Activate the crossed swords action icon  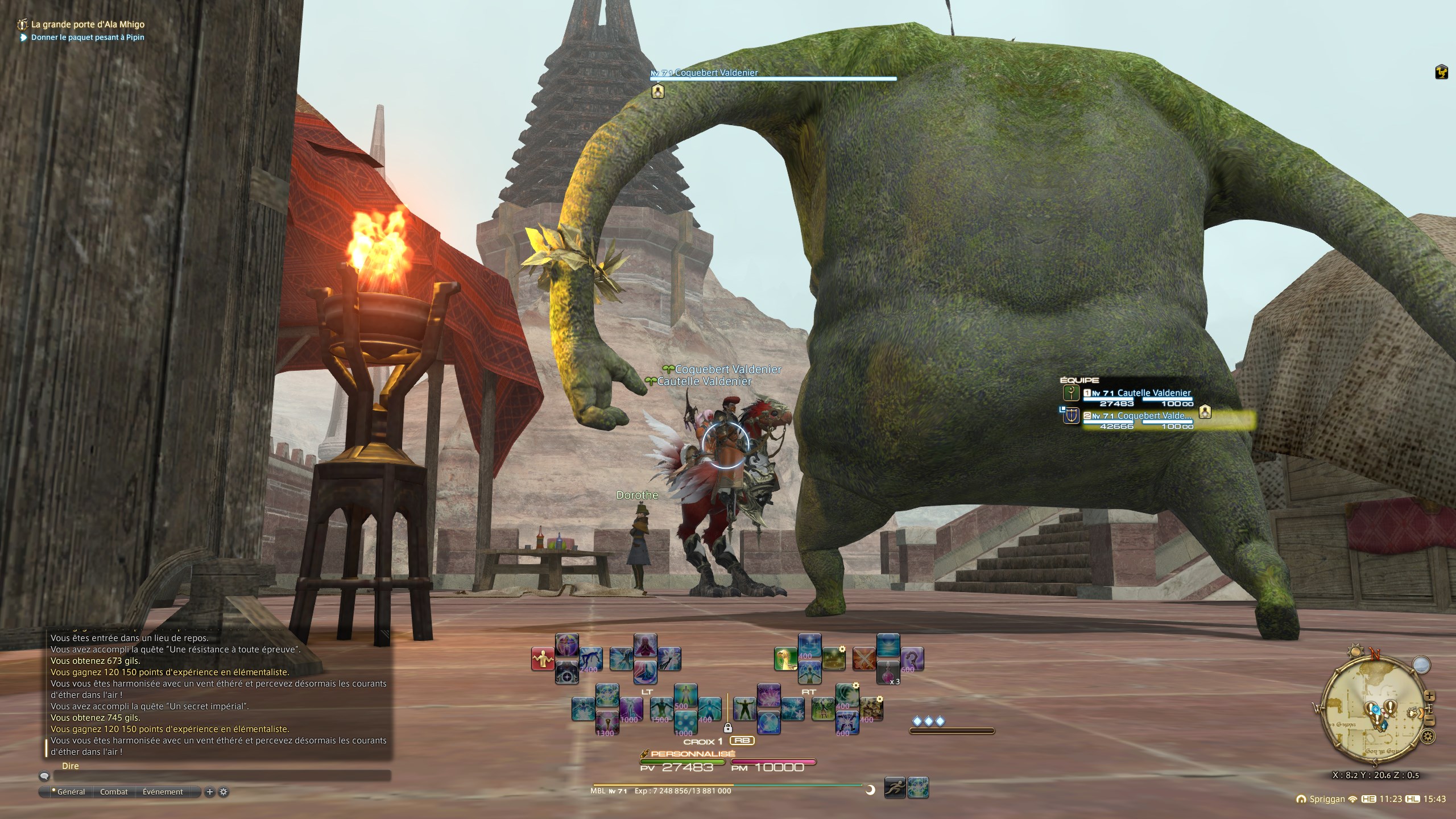click(864, 659)
